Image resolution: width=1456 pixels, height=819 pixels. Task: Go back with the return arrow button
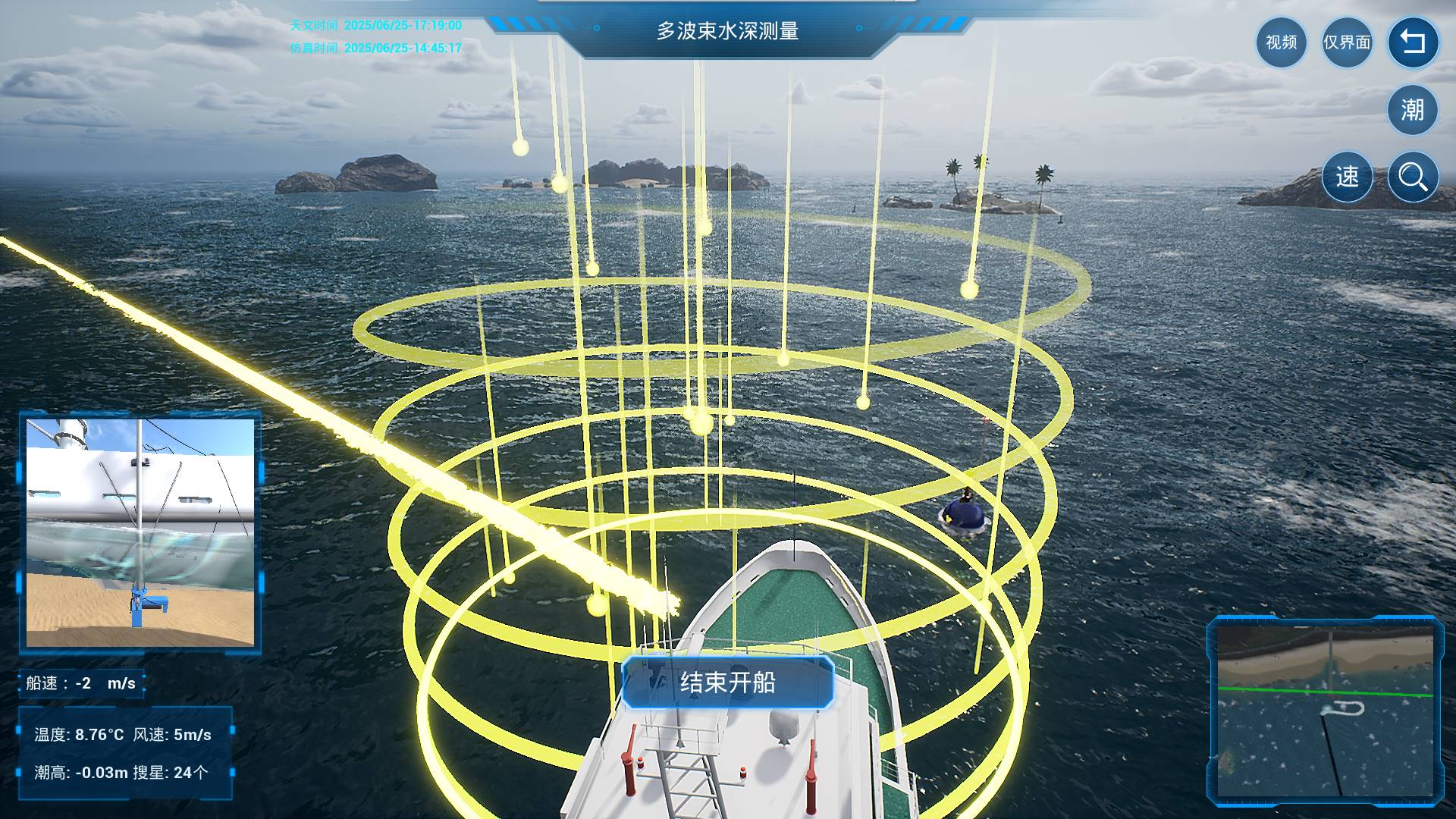pyautogui.click(x=1413, y=42)
